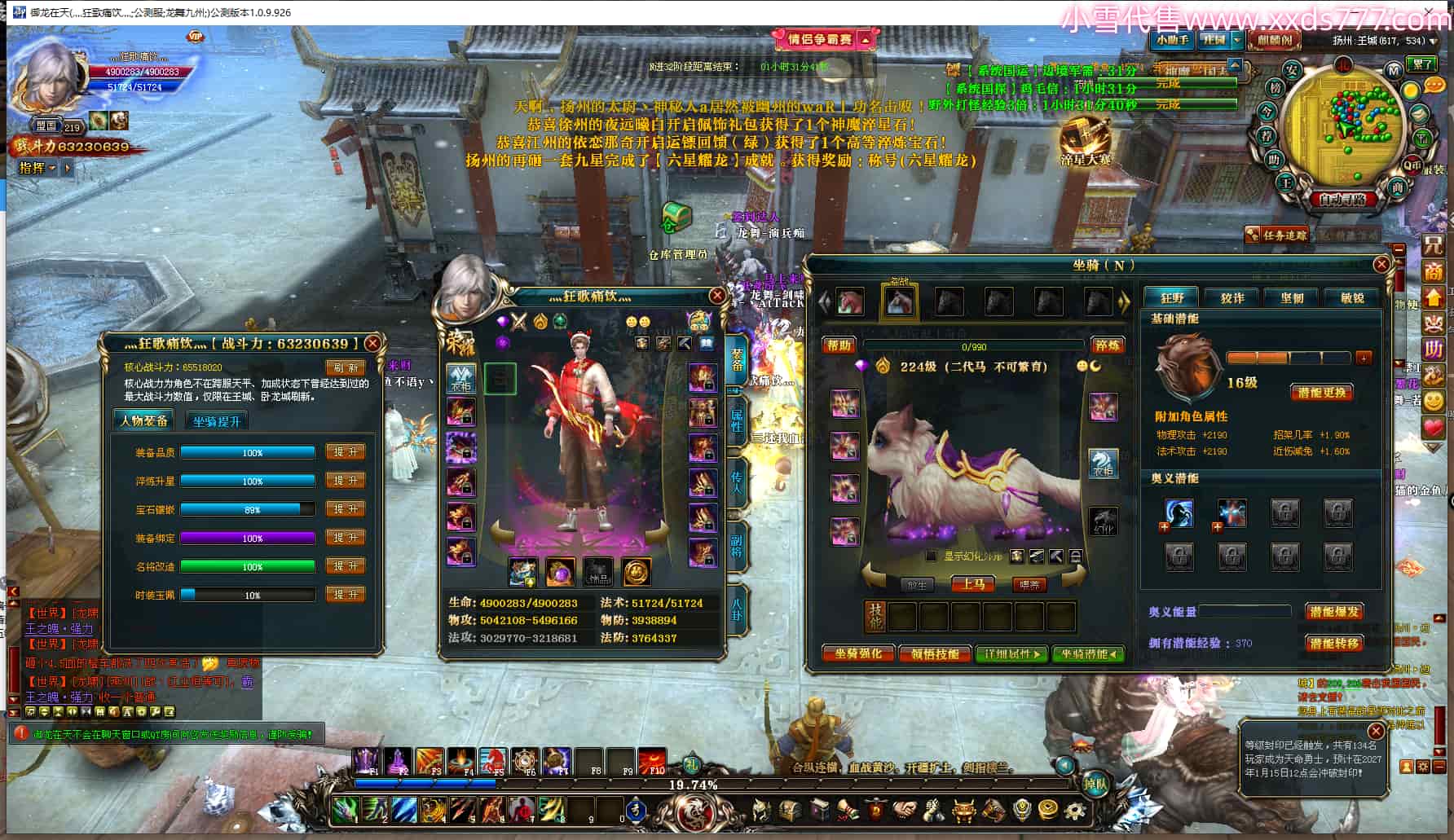Click the 刷新 refresh button
The width and height of the screenshot is (1454, 840).
[x=346, y=368]
